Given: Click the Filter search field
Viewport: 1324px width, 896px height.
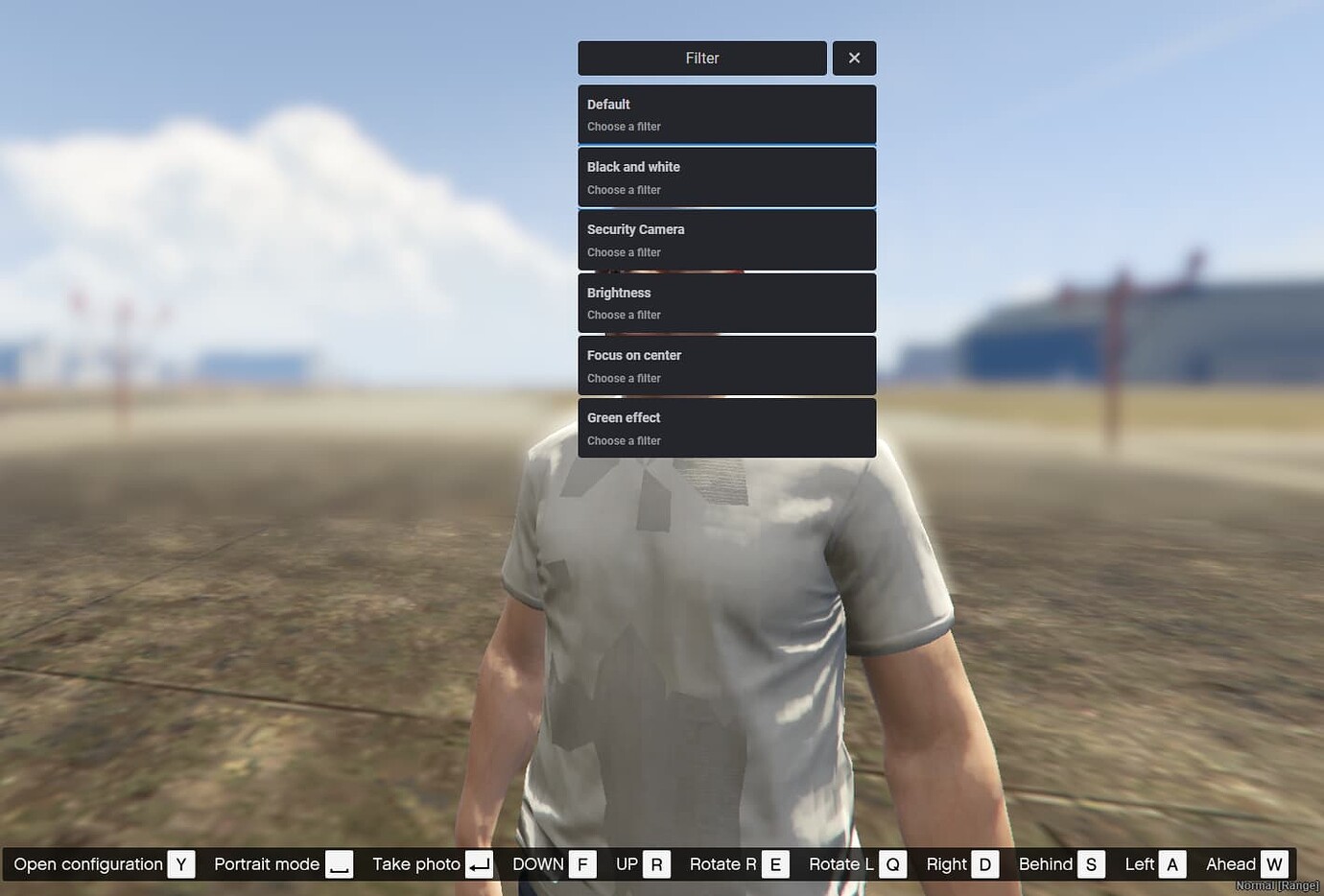Looking at the screenshot, I should [701, 58].
